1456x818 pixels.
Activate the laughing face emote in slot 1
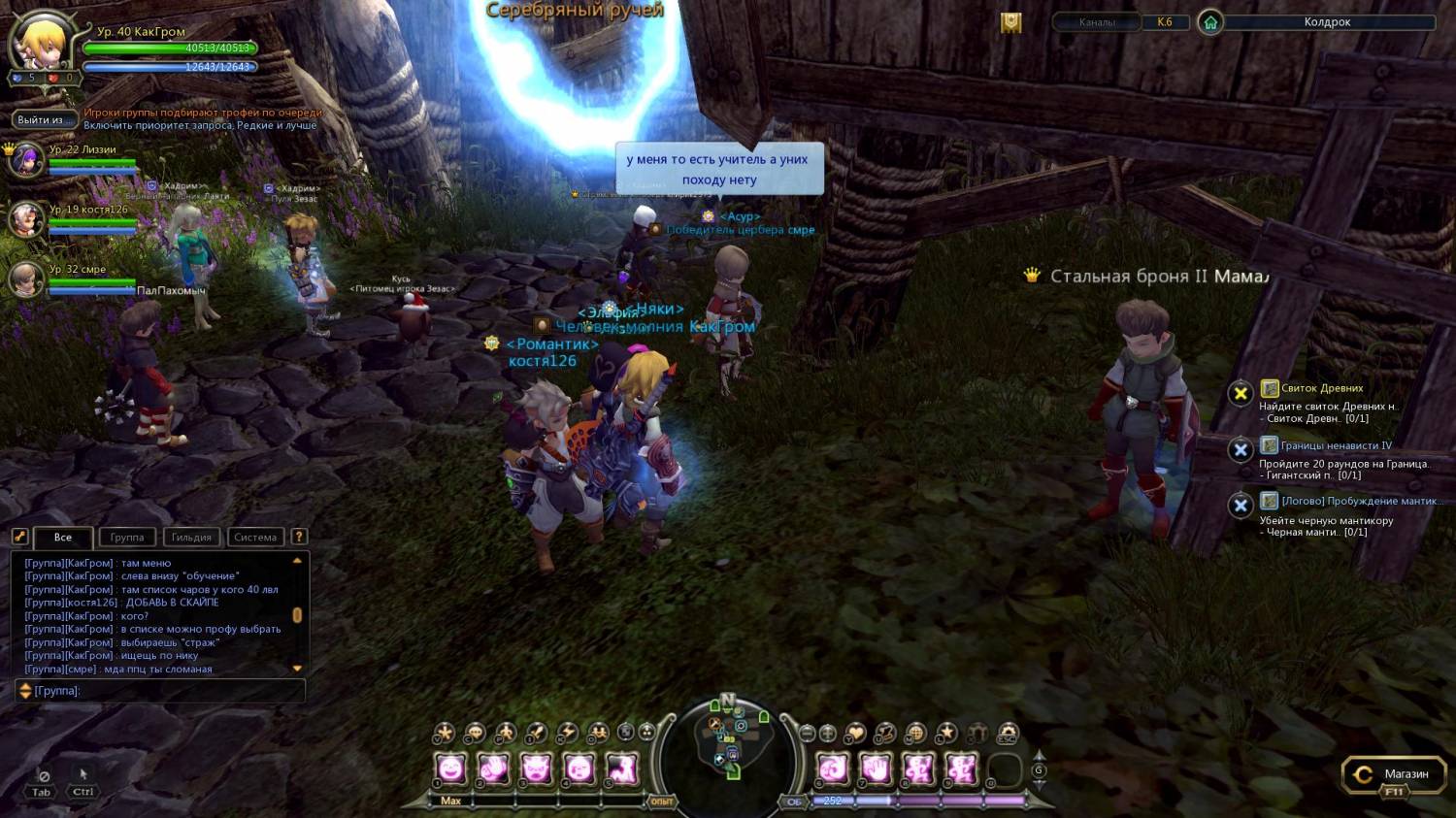point(450,769)
